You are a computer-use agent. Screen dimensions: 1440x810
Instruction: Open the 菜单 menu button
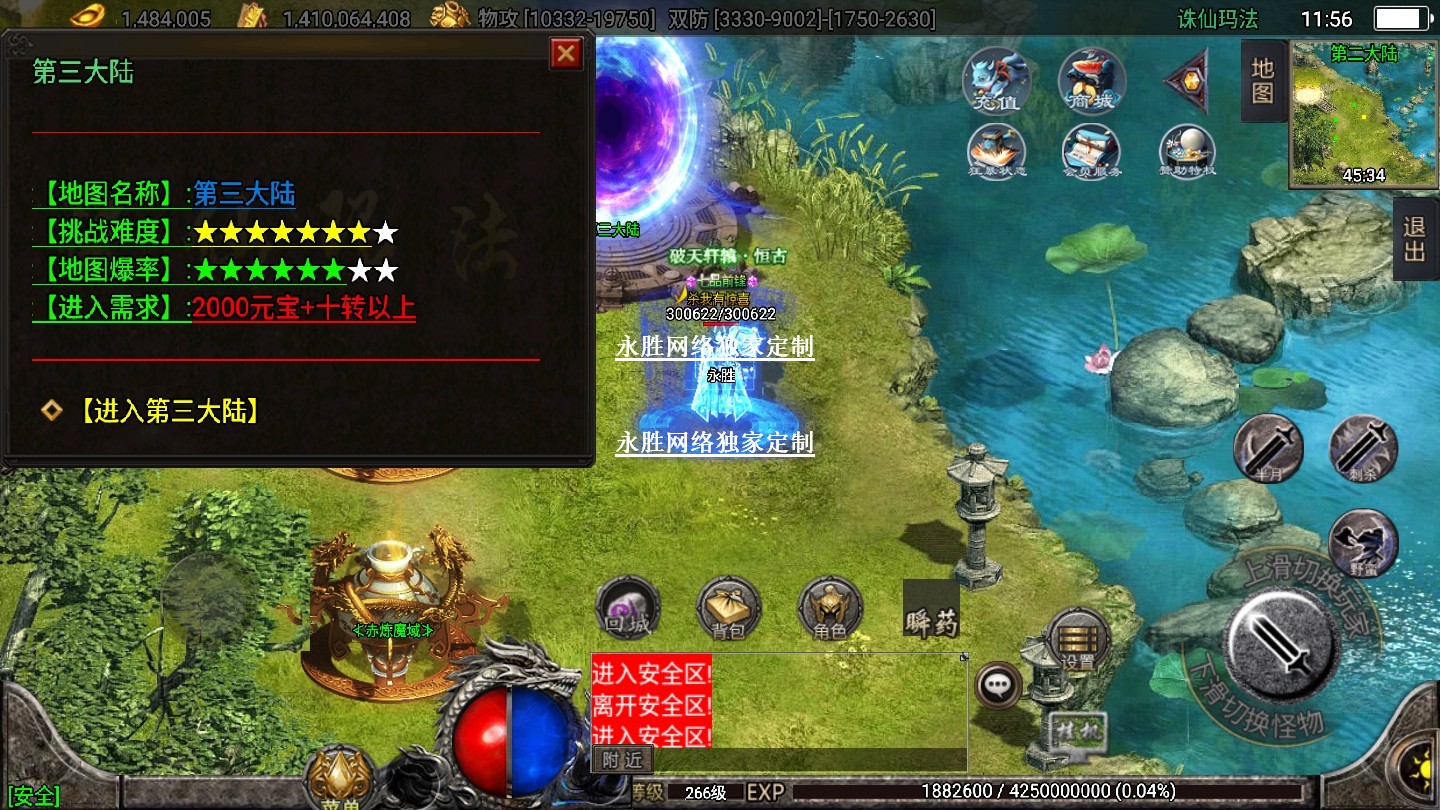pyautogui.click(x=340, y=778)
